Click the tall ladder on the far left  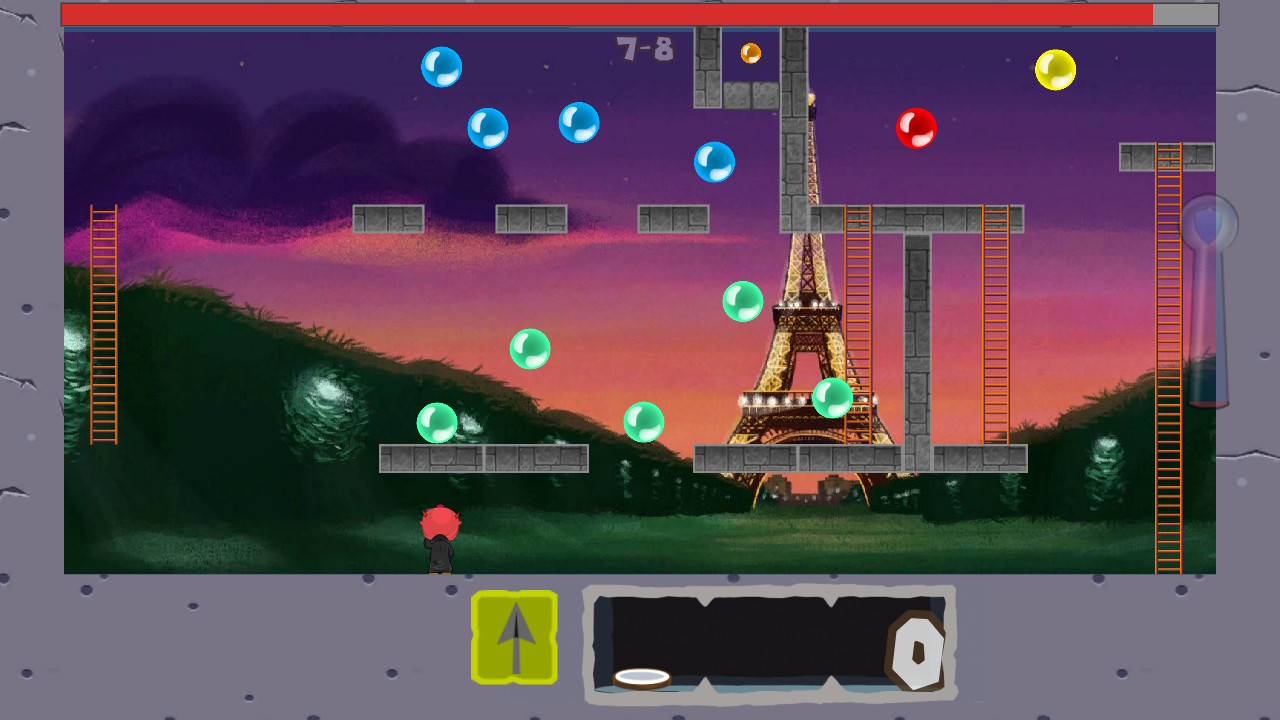click(103, 325)
